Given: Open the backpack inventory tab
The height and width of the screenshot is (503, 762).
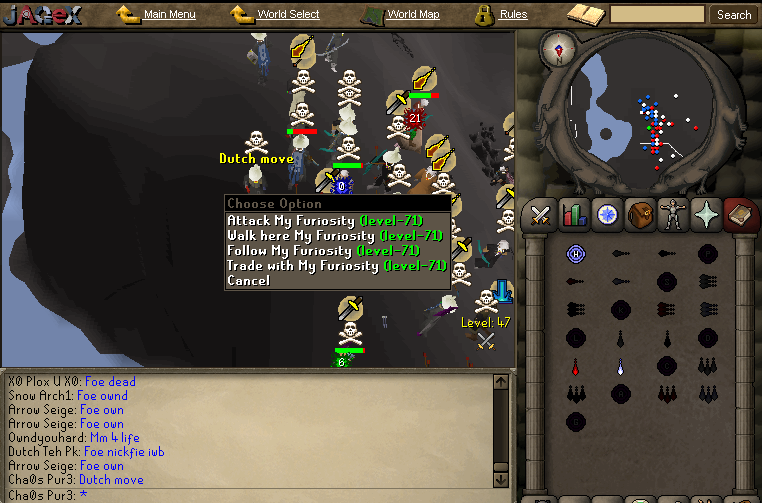Looking at the screenshot, I should 639,214.
